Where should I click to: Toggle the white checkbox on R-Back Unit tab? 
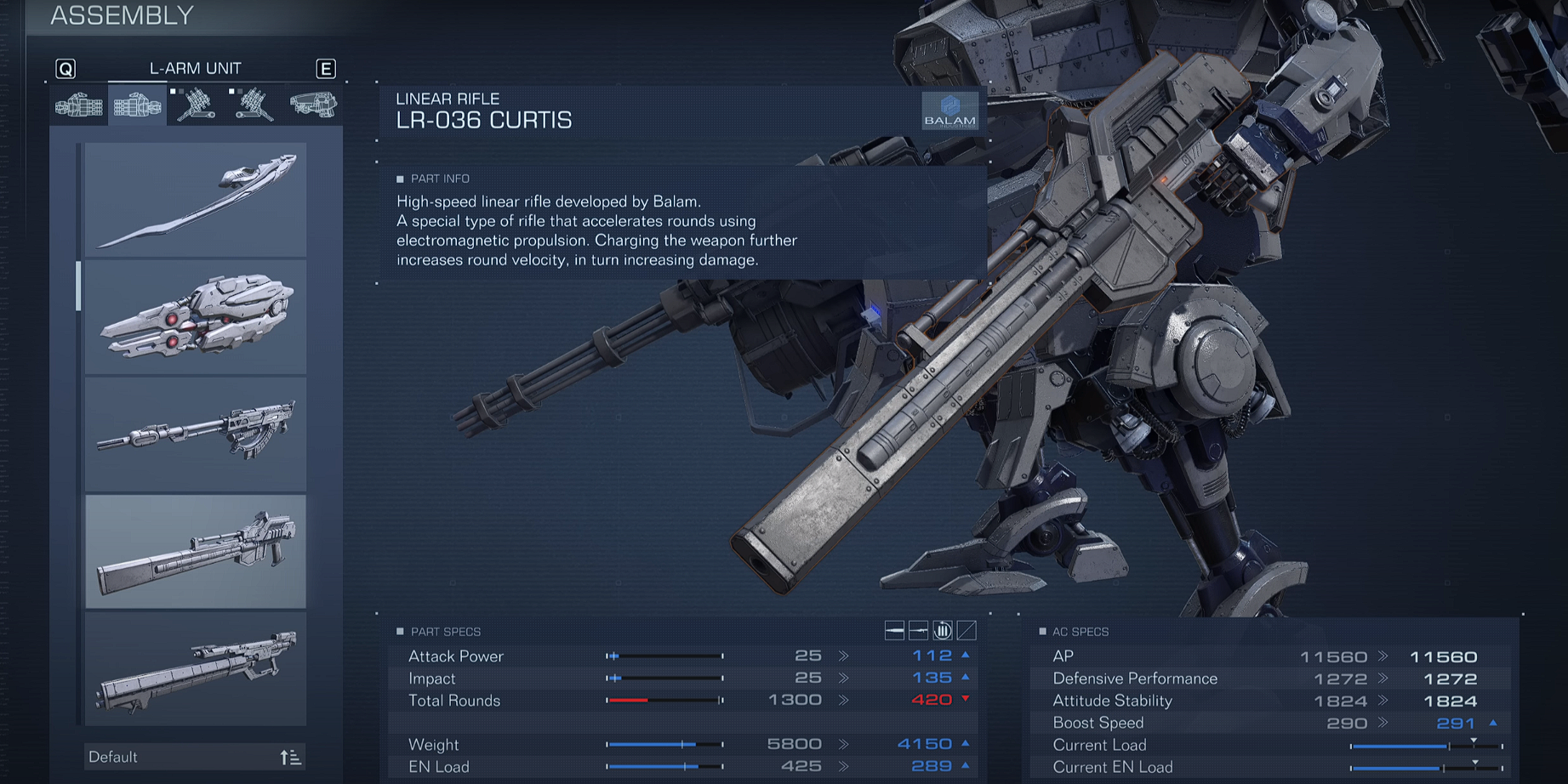coord(172,91)
